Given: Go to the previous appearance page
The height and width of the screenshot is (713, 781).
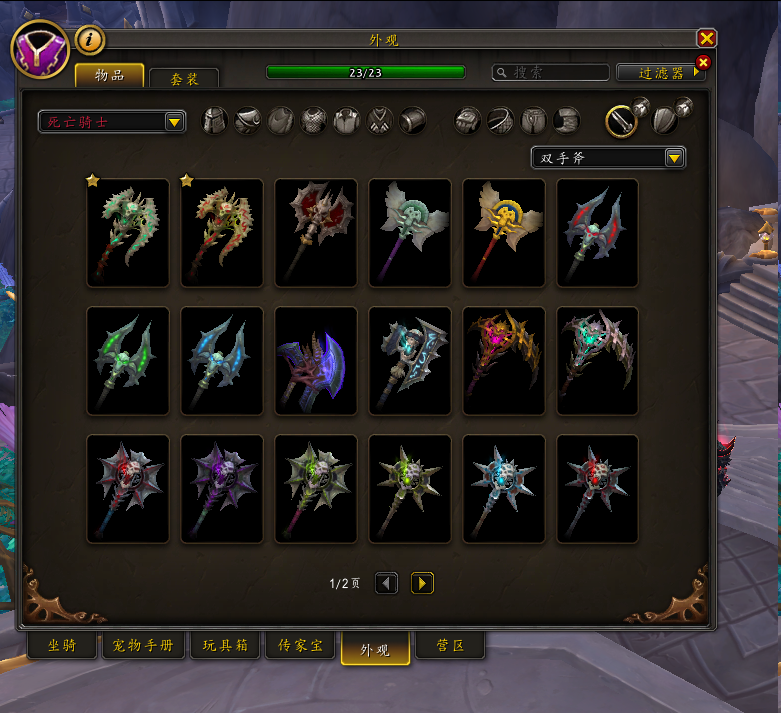Looking at the screenshot, I should 386,583.
